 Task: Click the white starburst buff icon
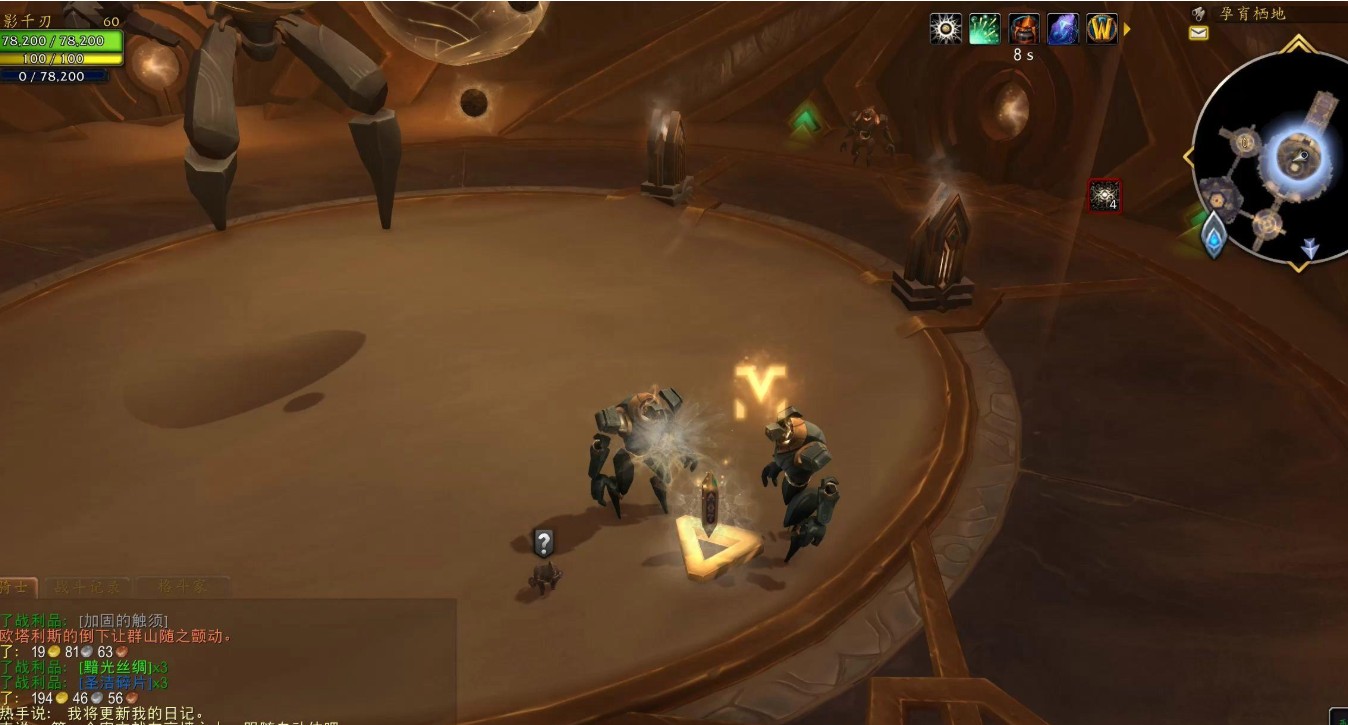click(x=946, y=28)
